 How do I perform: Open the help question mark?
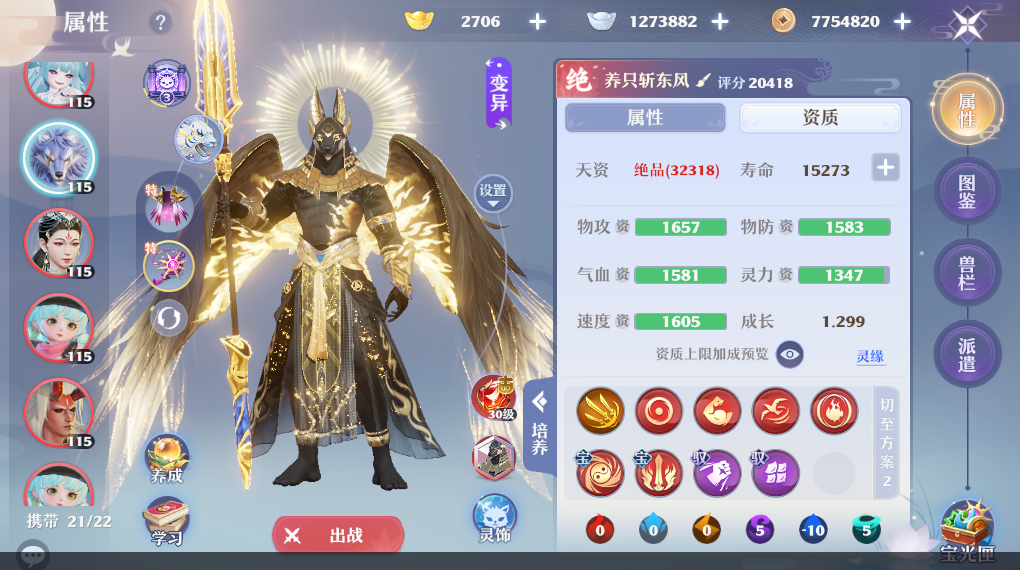(x=160, y=22)
